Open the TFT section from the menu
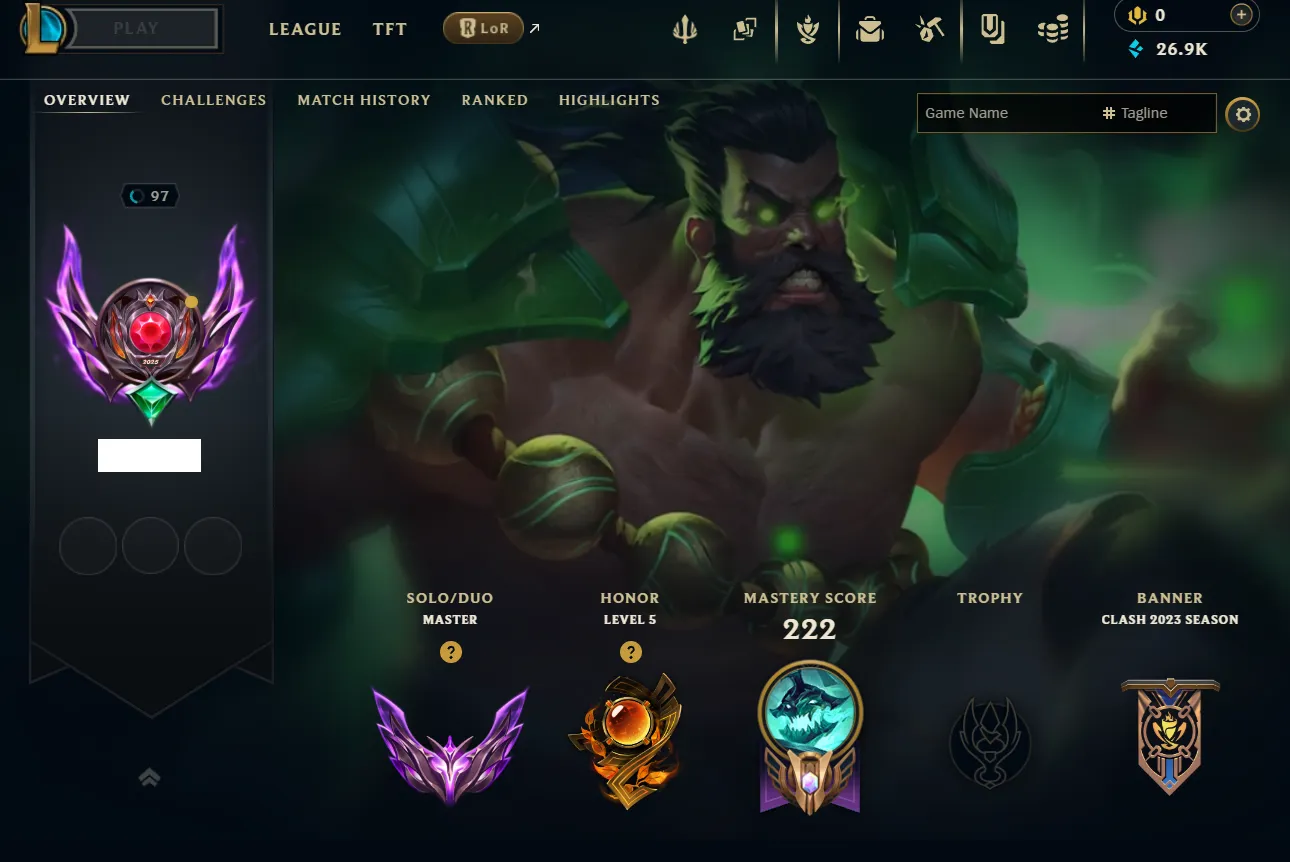1290x862 pixels. click(389, 29)
